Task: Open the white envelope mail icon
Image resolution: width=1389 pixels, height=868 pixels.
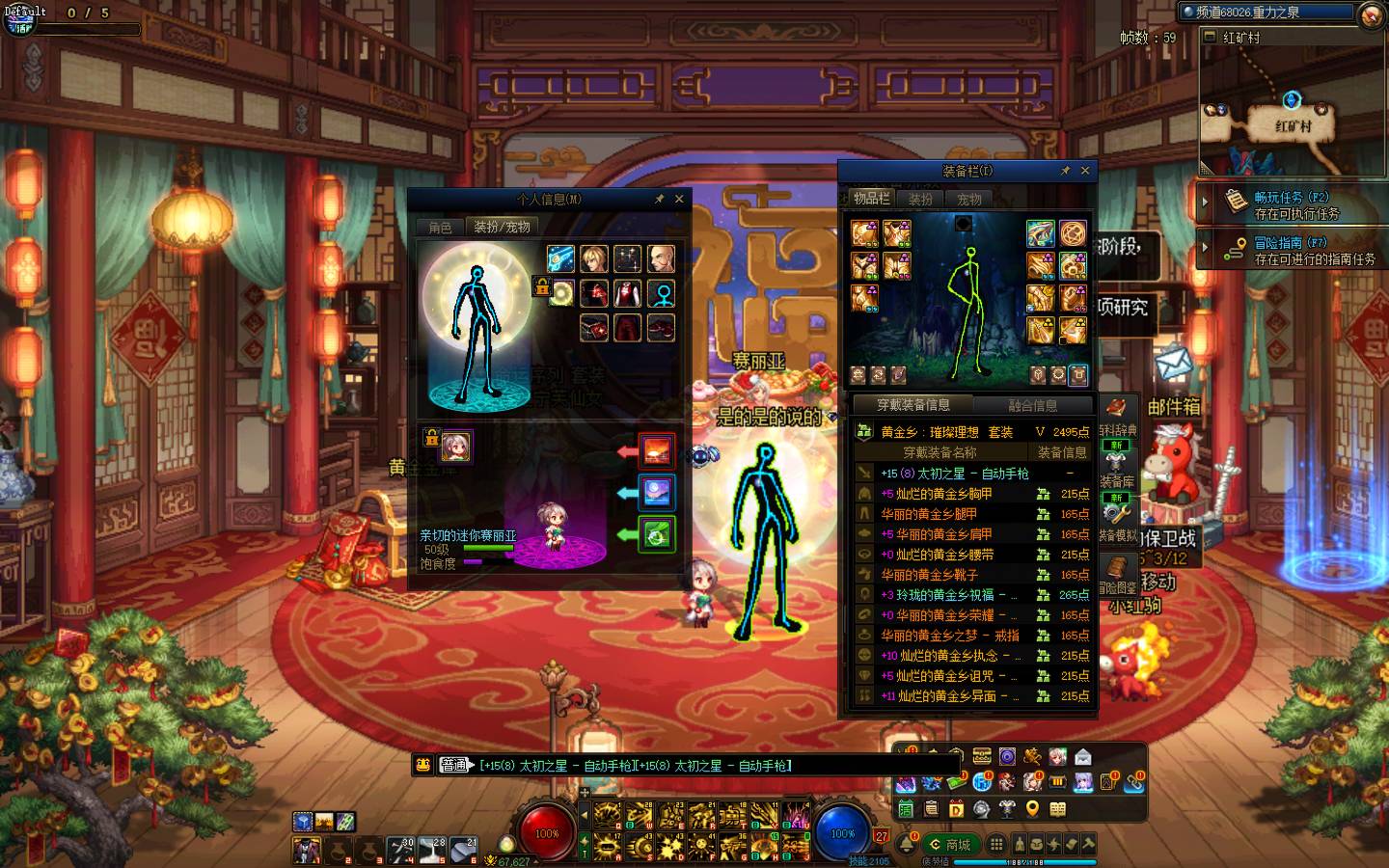Action: pyautogui.click(x=1173, y=364)
